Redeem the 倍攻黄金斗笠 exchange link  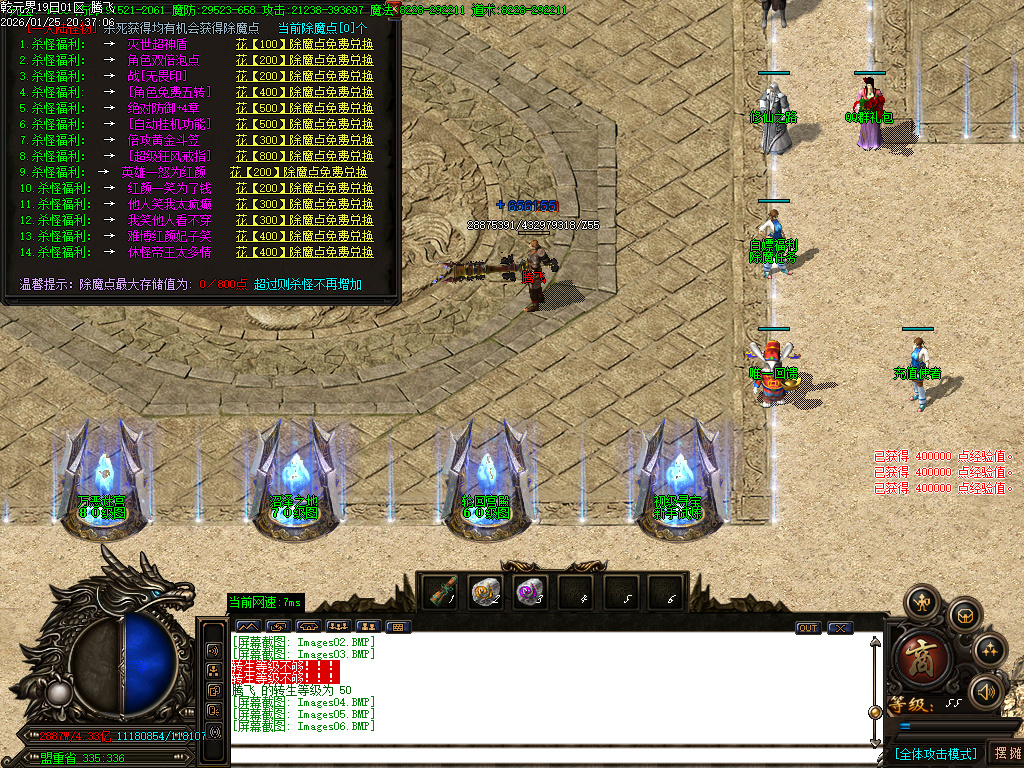(305, 140)
